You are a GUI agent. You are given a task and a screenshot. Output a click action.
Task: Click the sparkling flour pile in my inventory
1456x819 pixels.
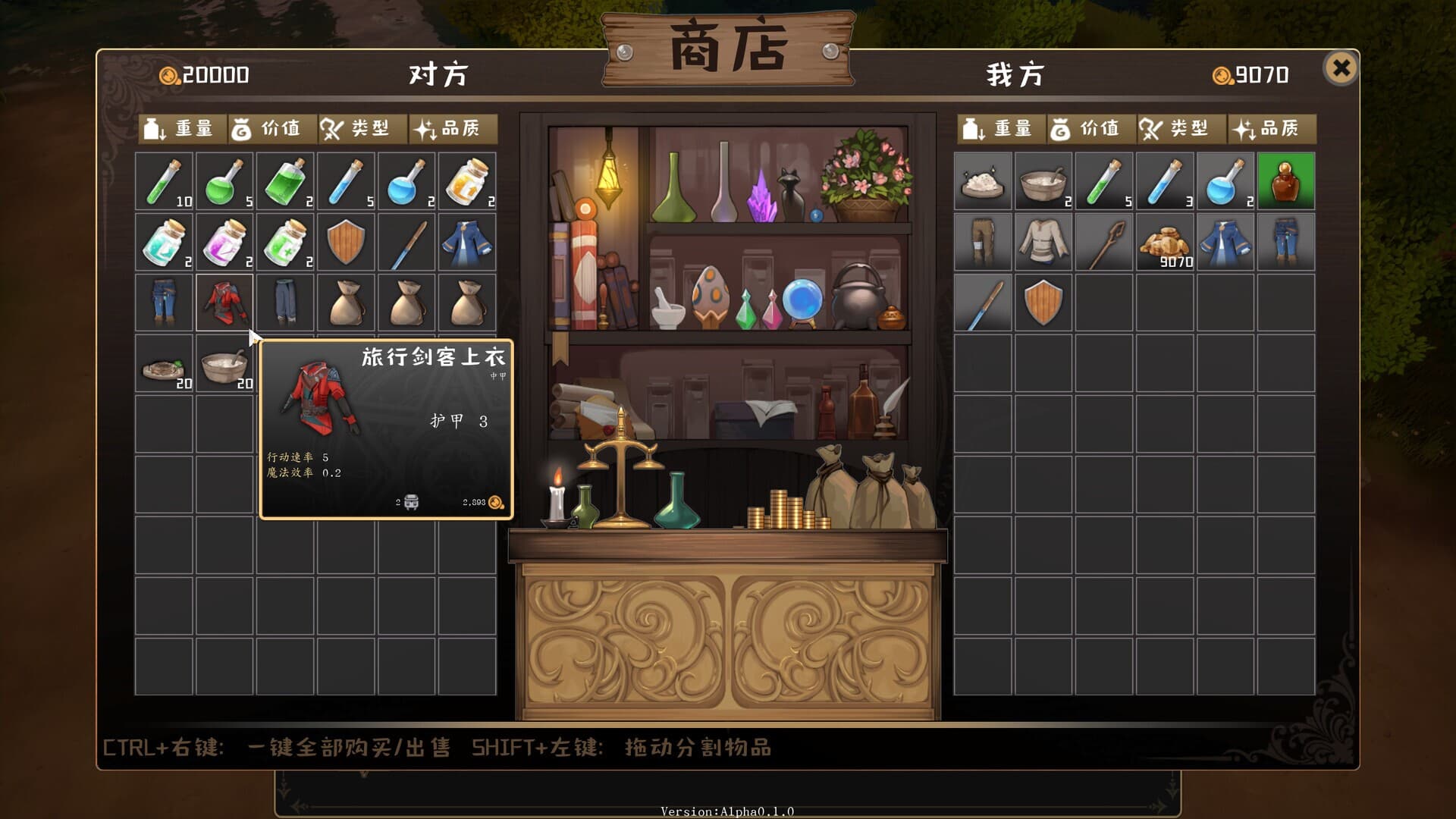tap(982, 182)
